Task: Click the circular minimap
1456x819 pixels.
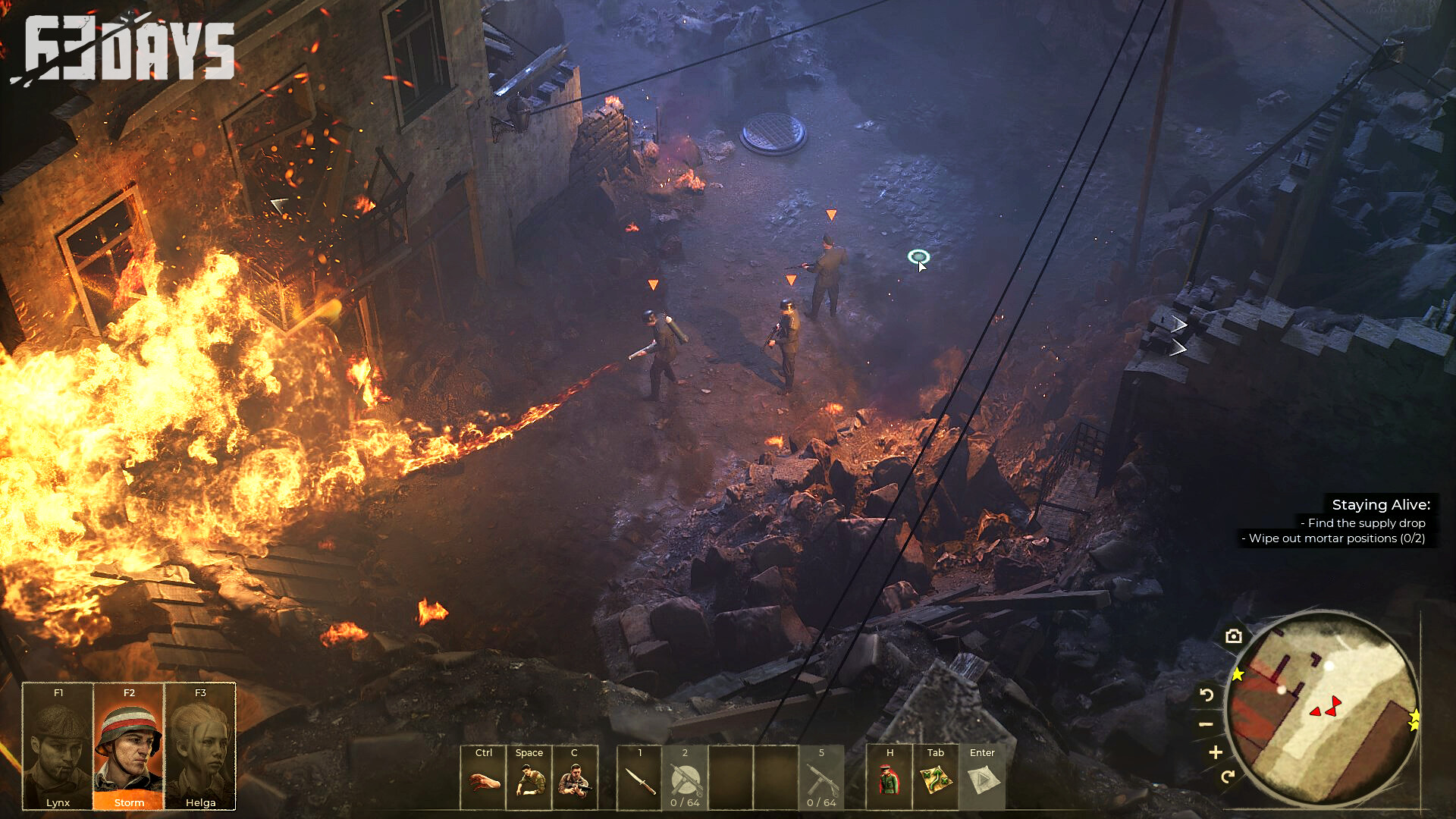Action: 1323,708
